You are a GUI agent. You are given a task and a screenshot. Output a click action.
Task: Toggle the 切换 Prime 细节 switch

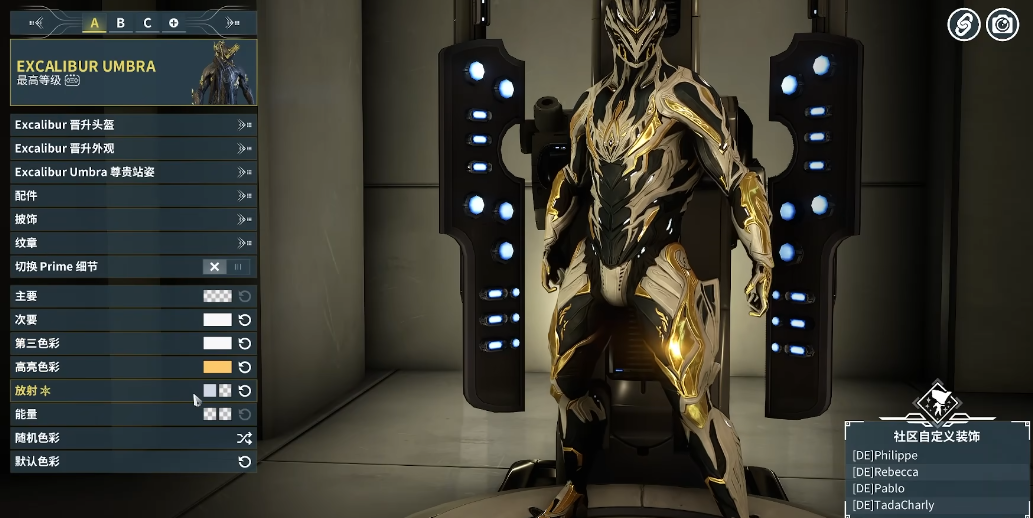click(226, 267)
